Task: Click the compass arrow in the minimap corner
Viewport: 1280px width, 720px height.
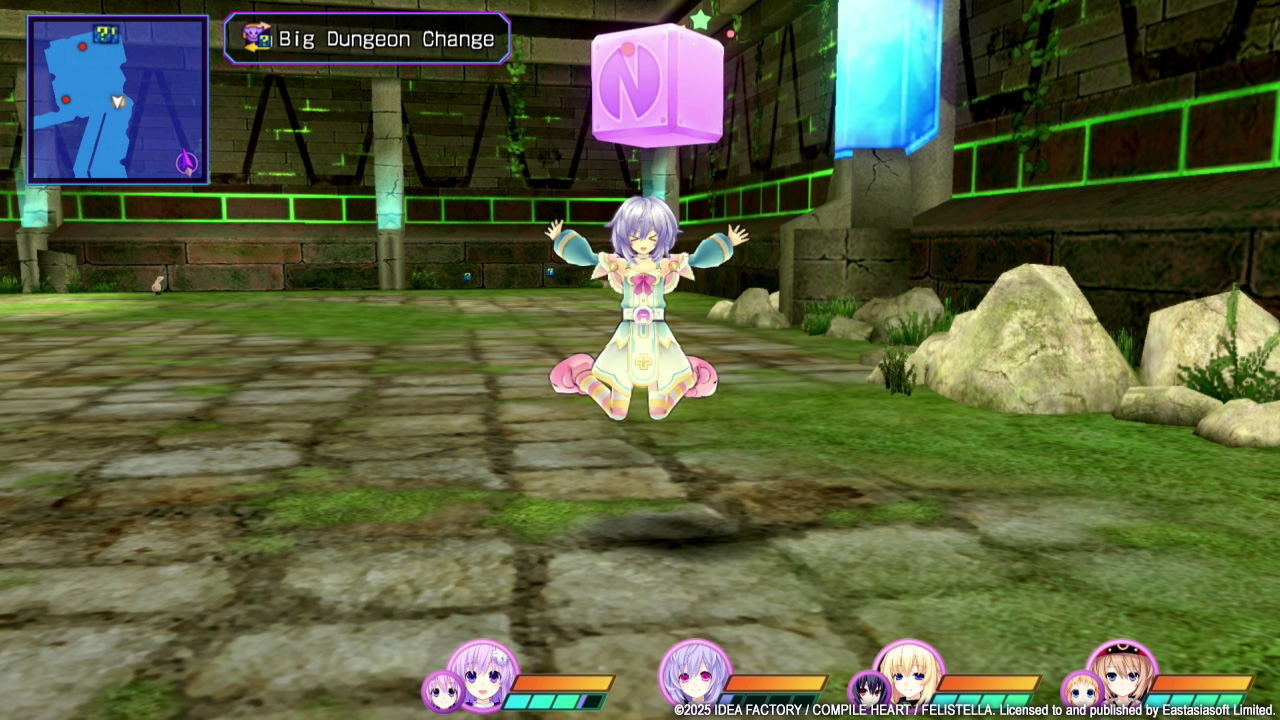Action: click(186, 160)
